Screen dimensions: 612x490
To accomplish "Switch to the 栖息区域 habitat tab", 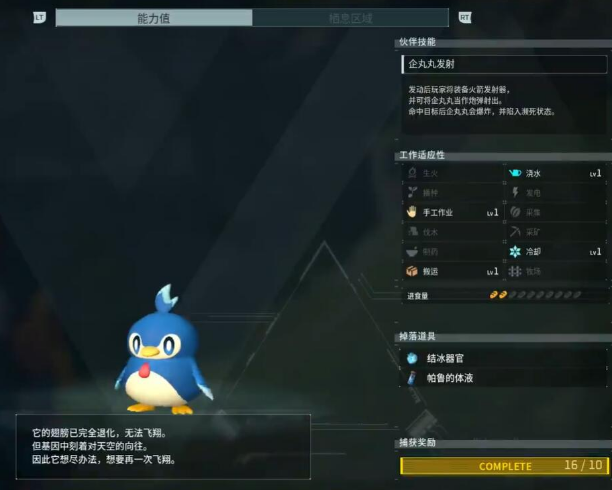I will point(351,18).
